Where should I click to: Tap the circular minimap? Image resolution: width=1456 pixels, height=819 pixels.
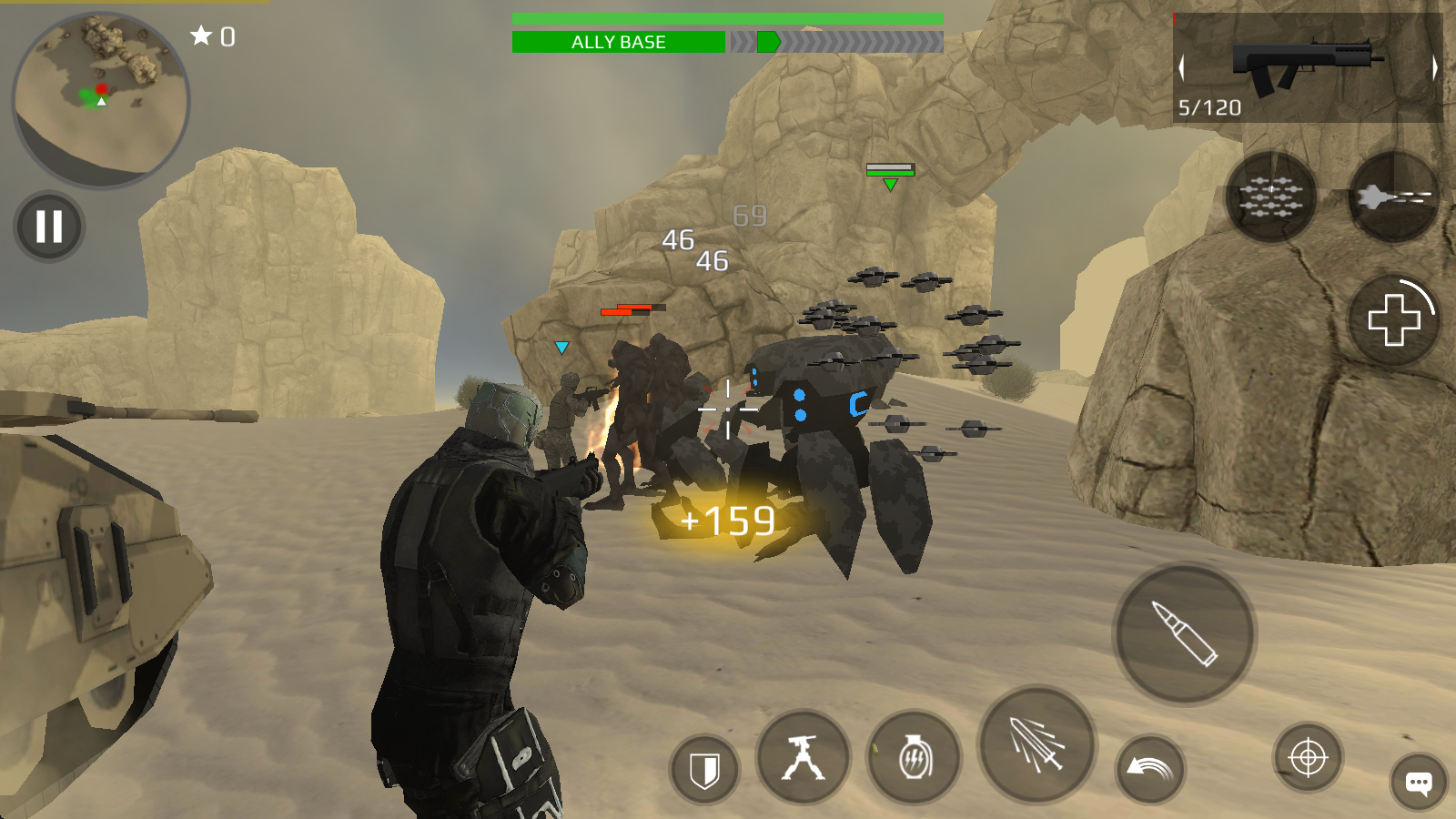[100, 100]
